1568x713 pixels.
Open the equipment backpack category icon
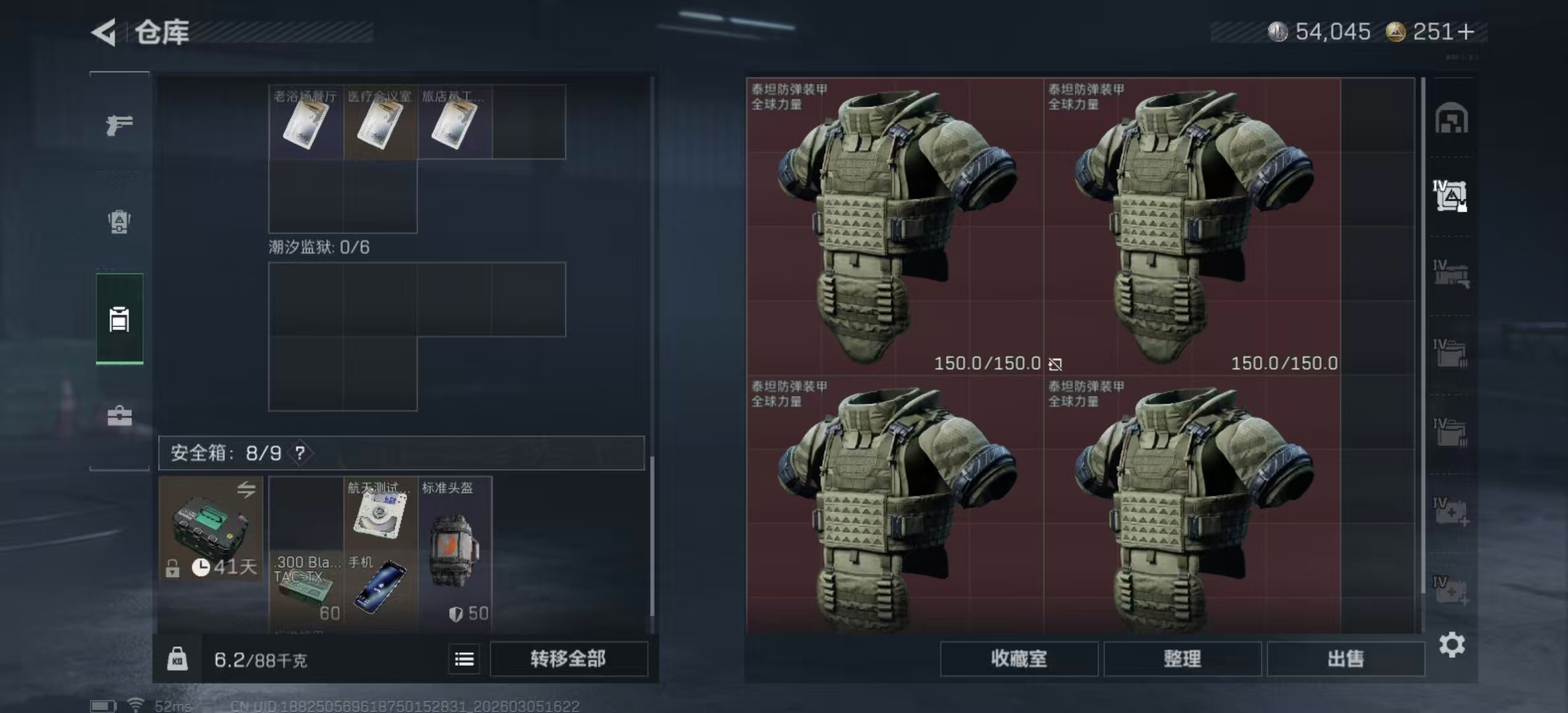coord(119,223)
